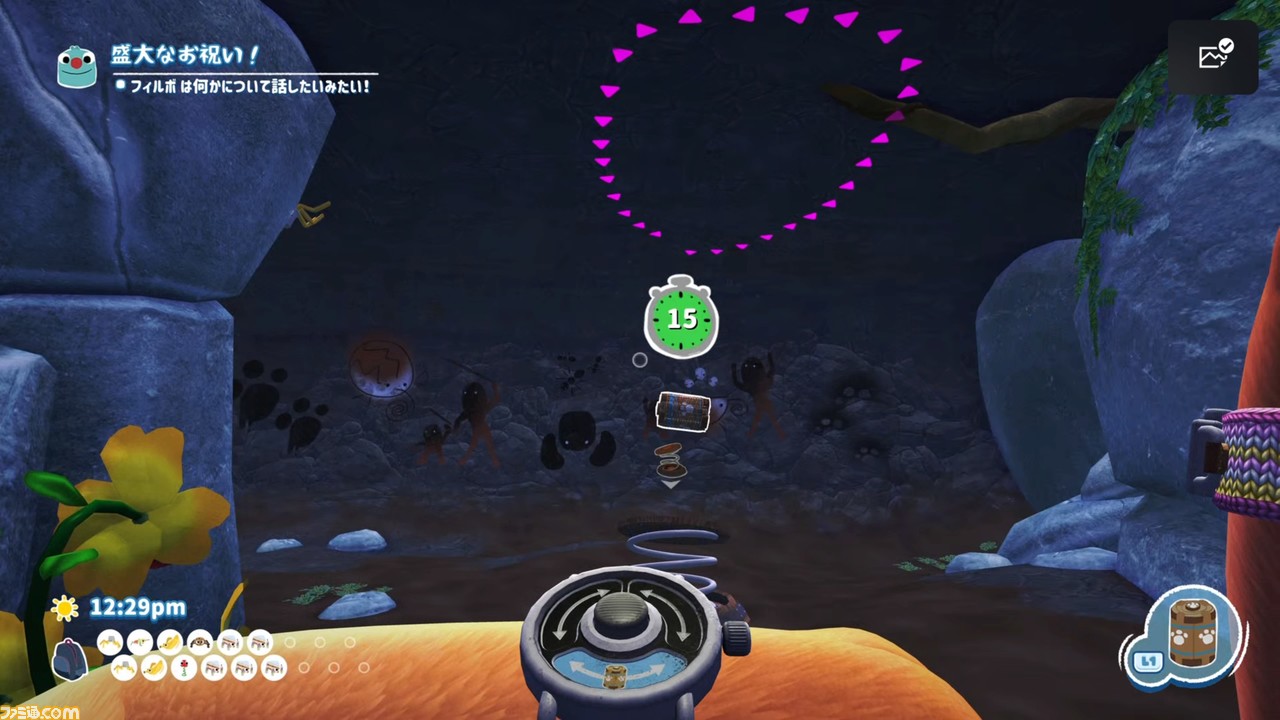Open the 盛大なお祝い！ quest tracker
Screen dimensions: 1280x720
coord(186,55)
